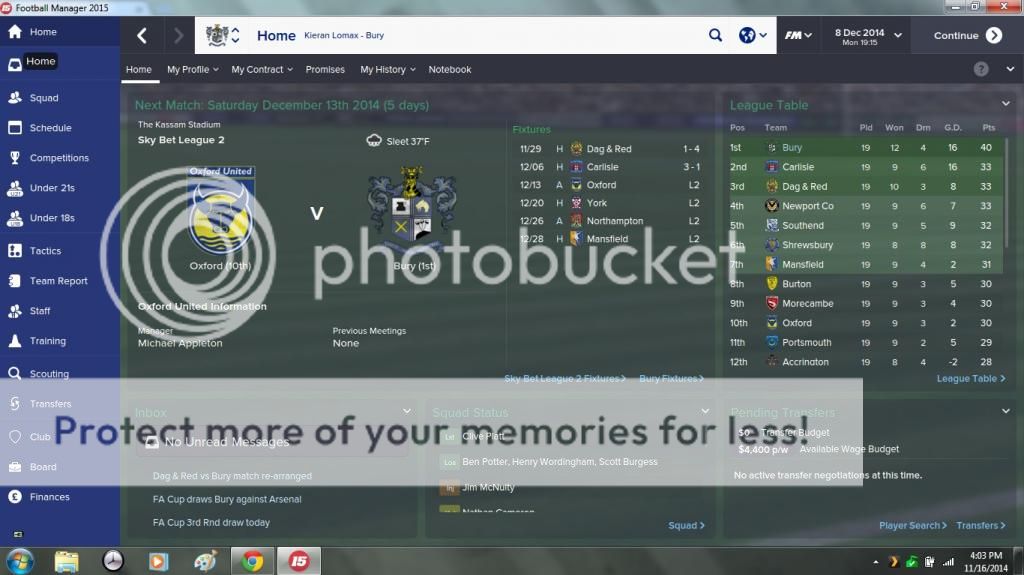This screenshot has width=1024, height=575.
Task: Open the Squad sidebar menu
Action: pos(44,98)
